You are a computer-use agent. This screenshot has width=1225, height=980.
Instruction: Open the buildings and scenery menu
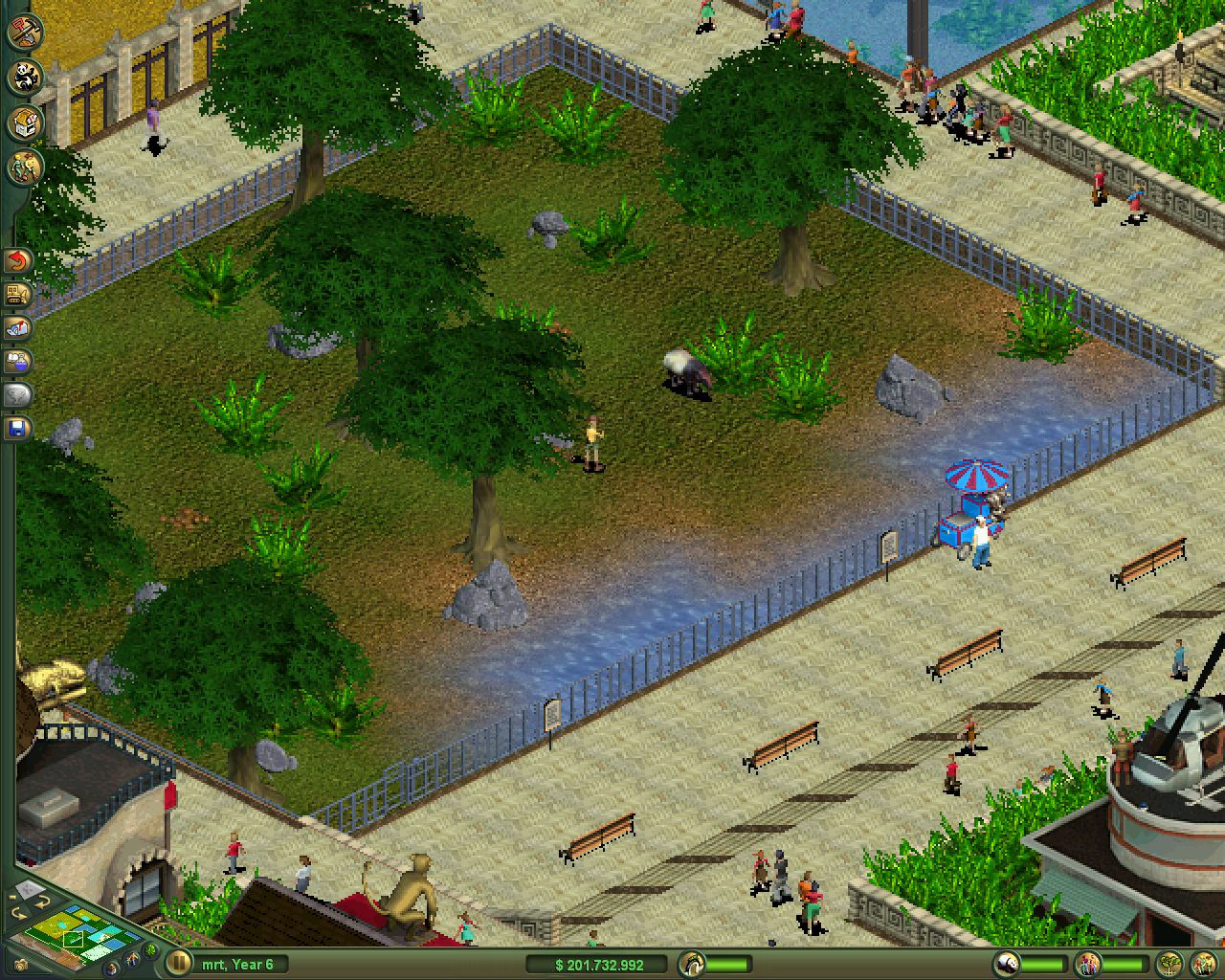pos(25,122)
